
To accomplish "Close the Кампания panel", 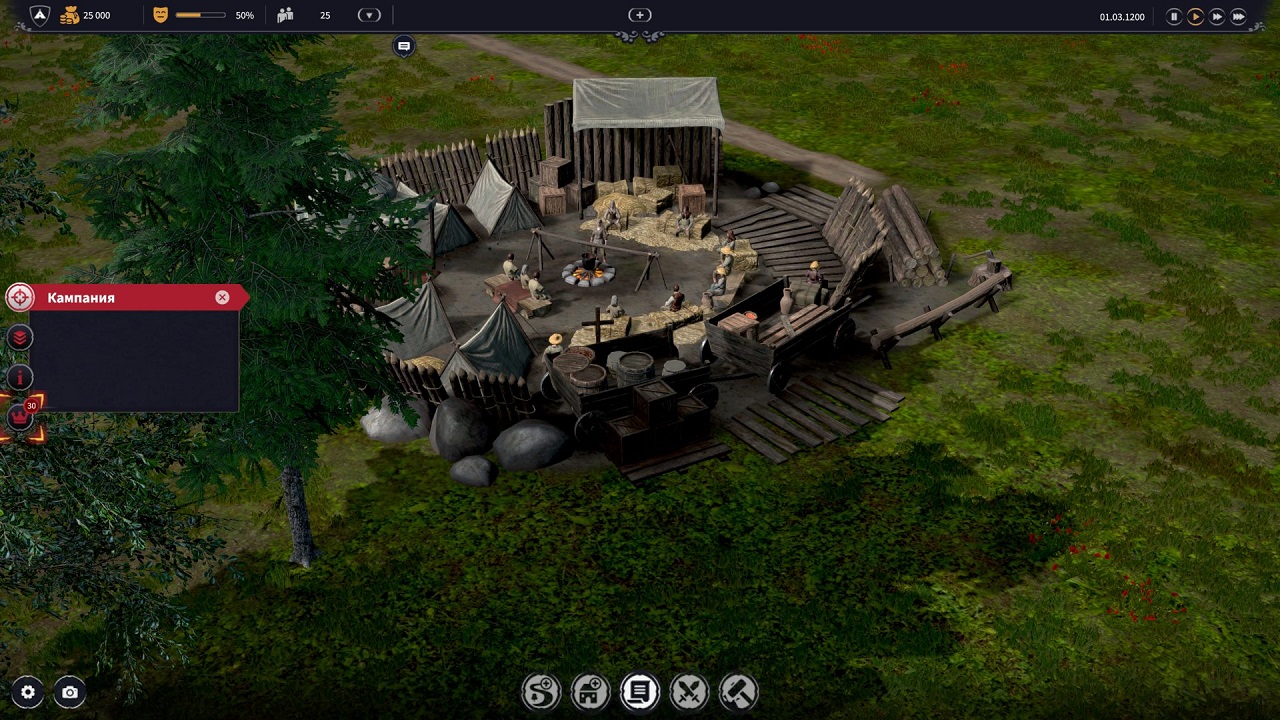I will click(x=222, y=297).
